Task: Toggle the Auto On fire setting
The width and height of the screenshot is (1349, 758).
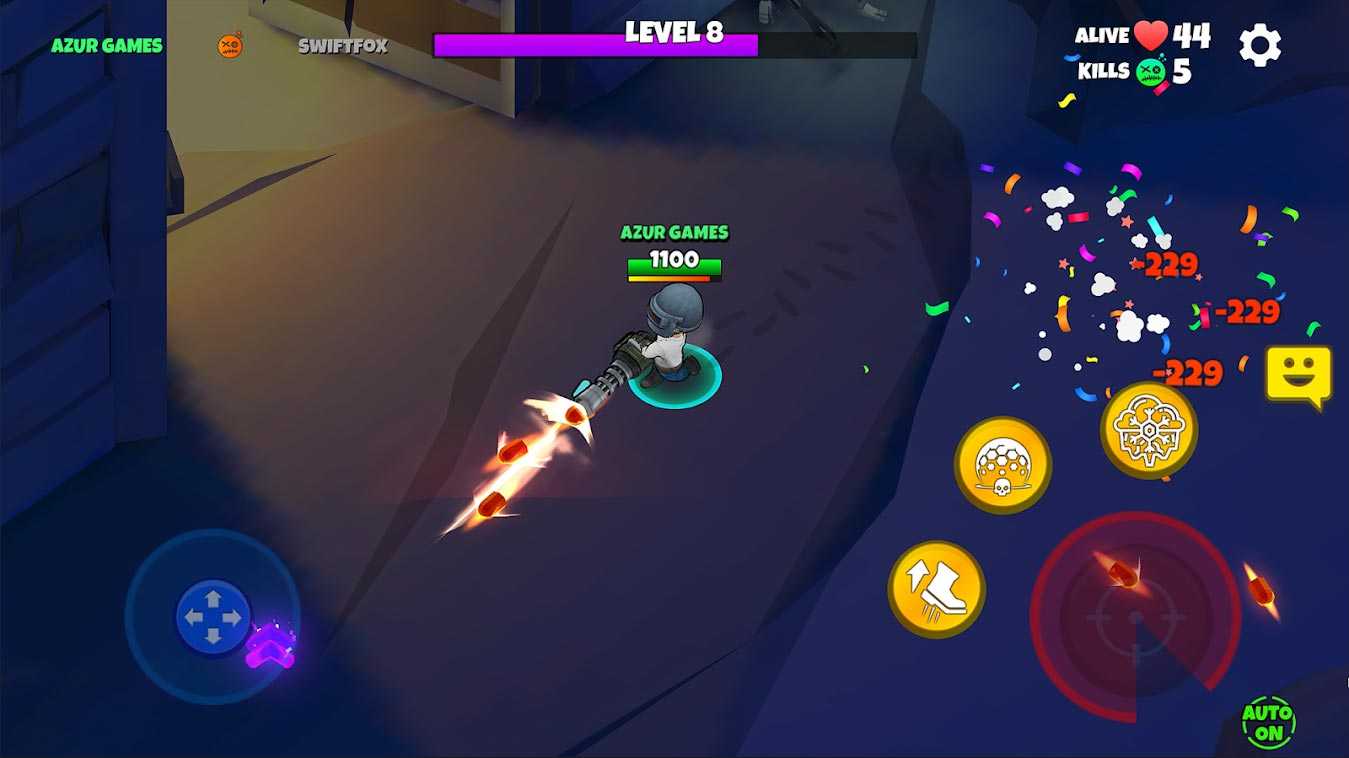Action: click(1268, 722)
